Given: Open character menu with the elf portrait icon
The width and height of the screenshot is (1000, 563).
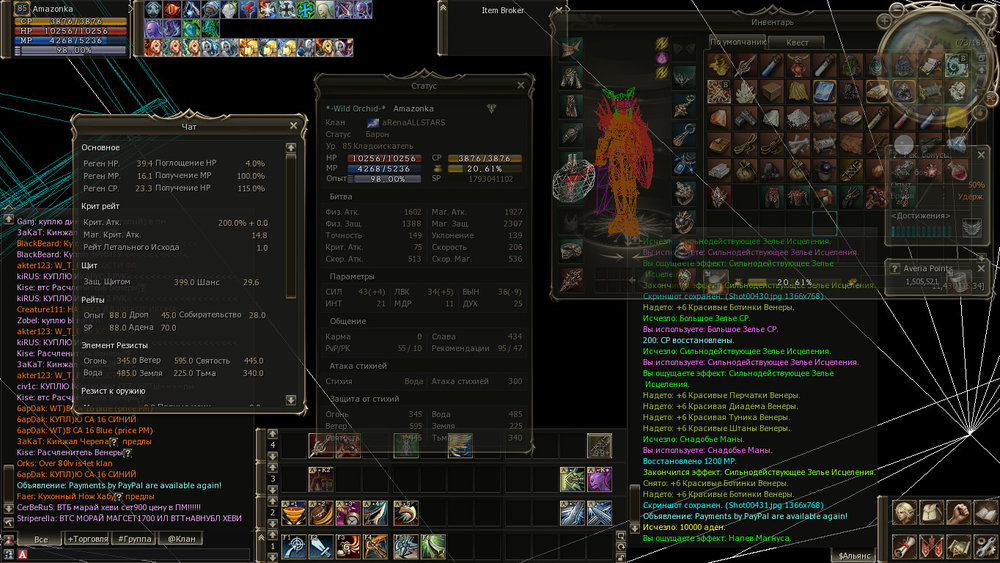Looking at the screenshot, I should tap(906, 513).
